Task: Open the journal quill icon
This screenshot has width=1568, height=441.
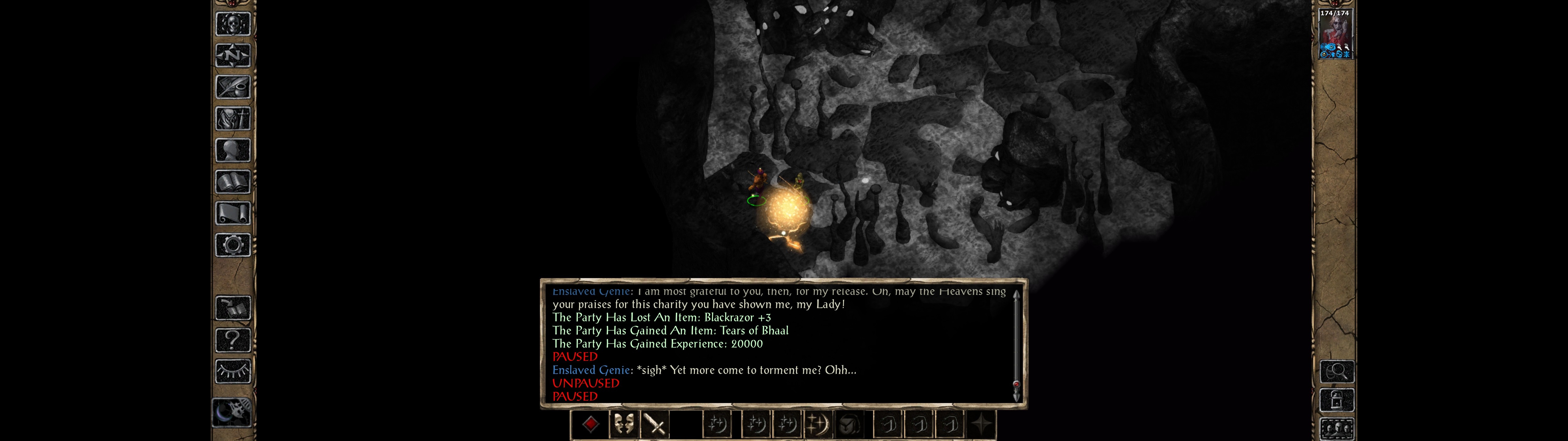Action: point(233,87)
